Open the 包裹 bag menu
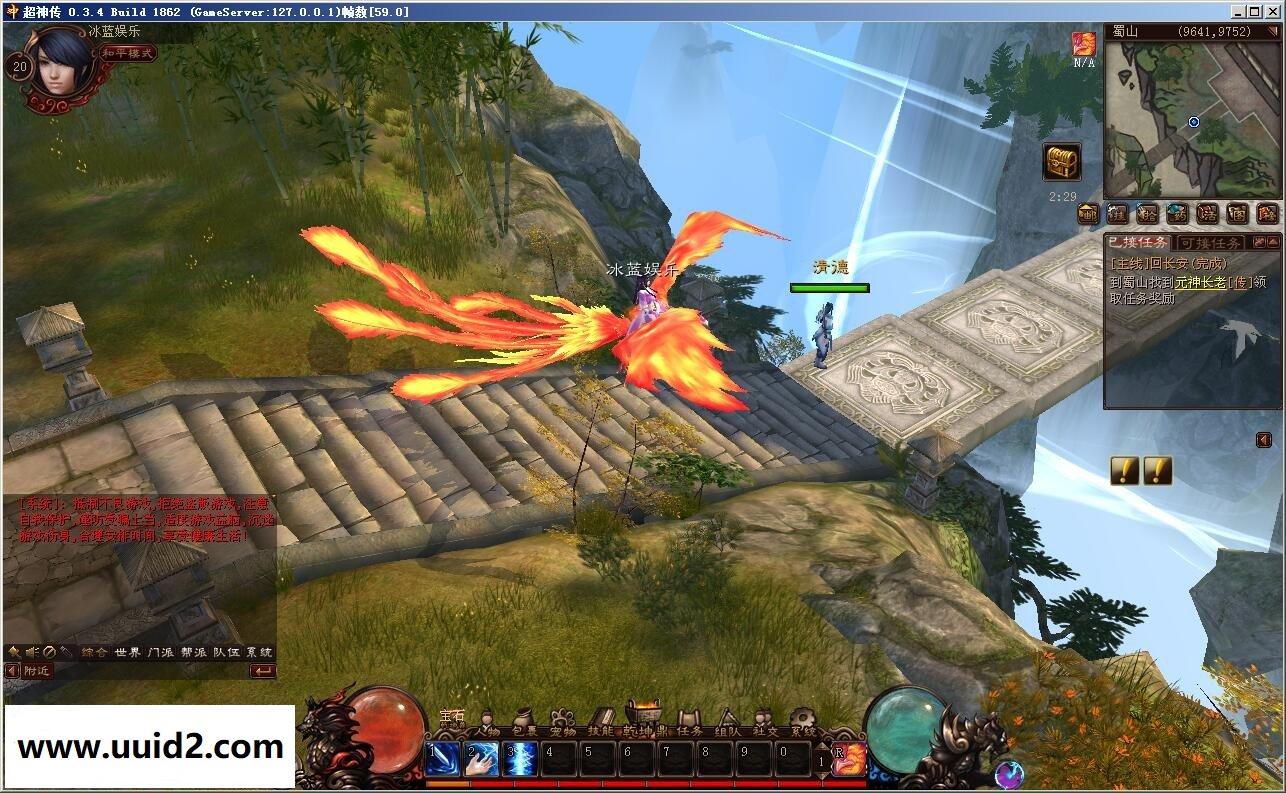 pos(525,724)
